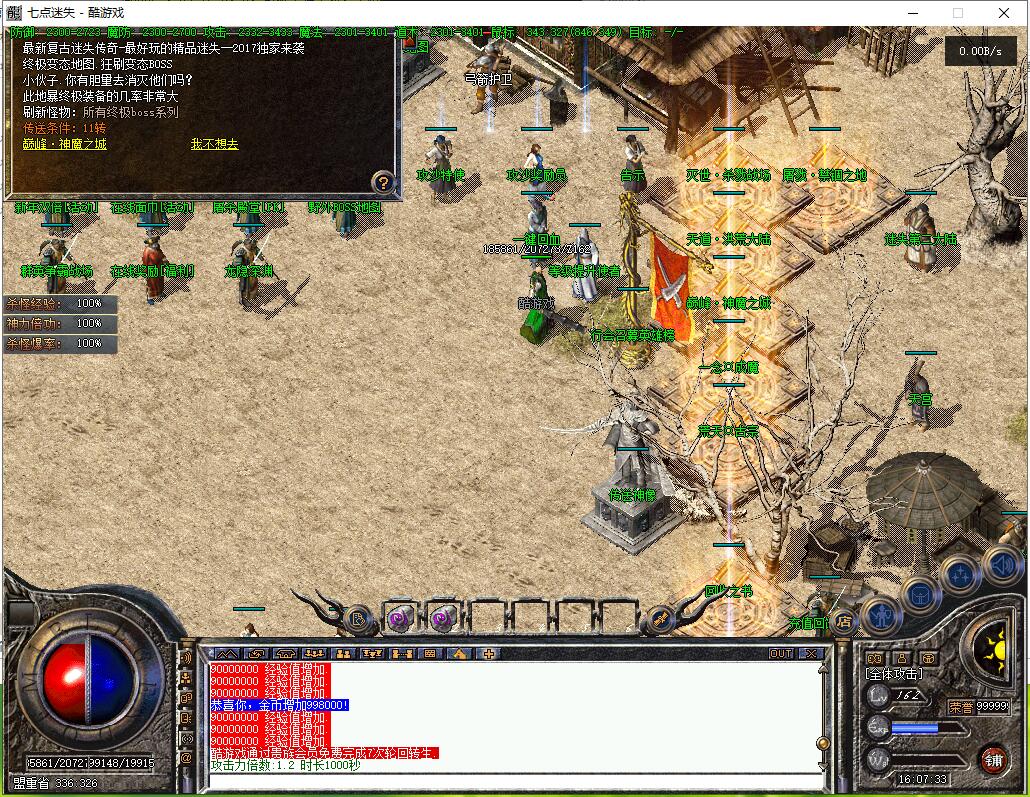The image size is (1030, 797).
Task: Select the plus icon above chat
Action: click(x=488, y=653)
